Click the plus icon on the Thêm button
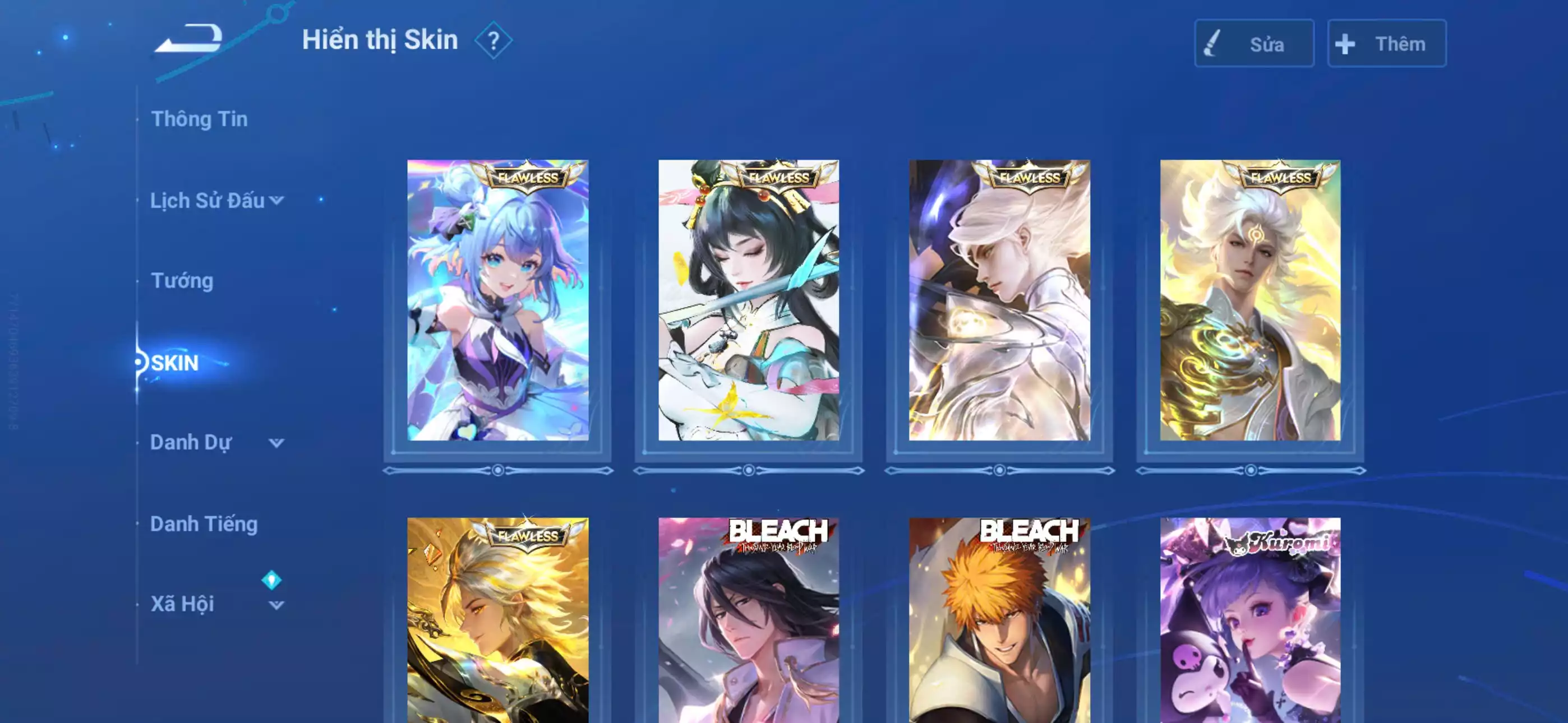 click(x=1345, y=43)
